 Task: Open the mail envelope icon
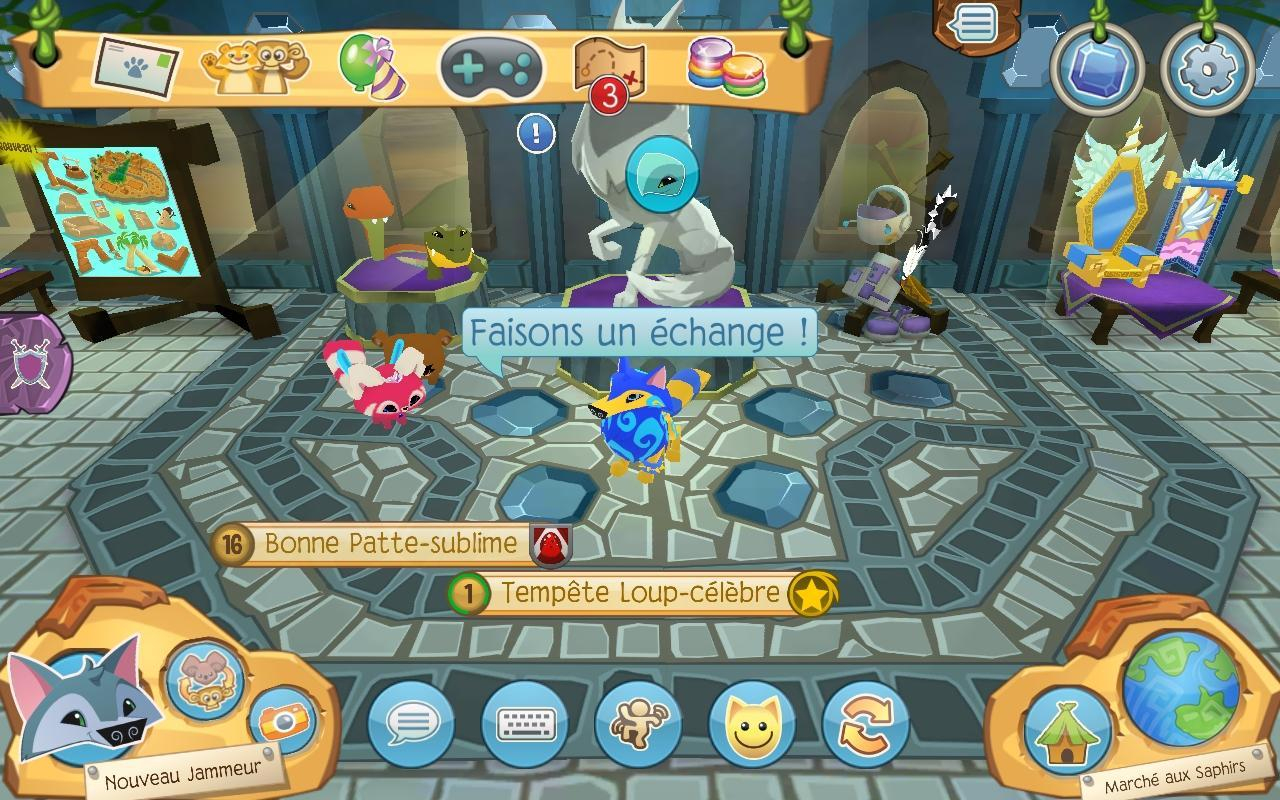click(136, 68)
